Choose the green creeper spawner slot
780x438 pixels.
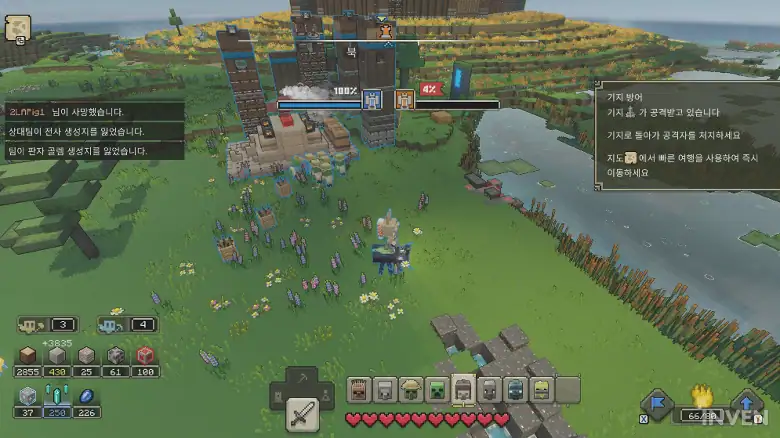(x=437, y=390)
